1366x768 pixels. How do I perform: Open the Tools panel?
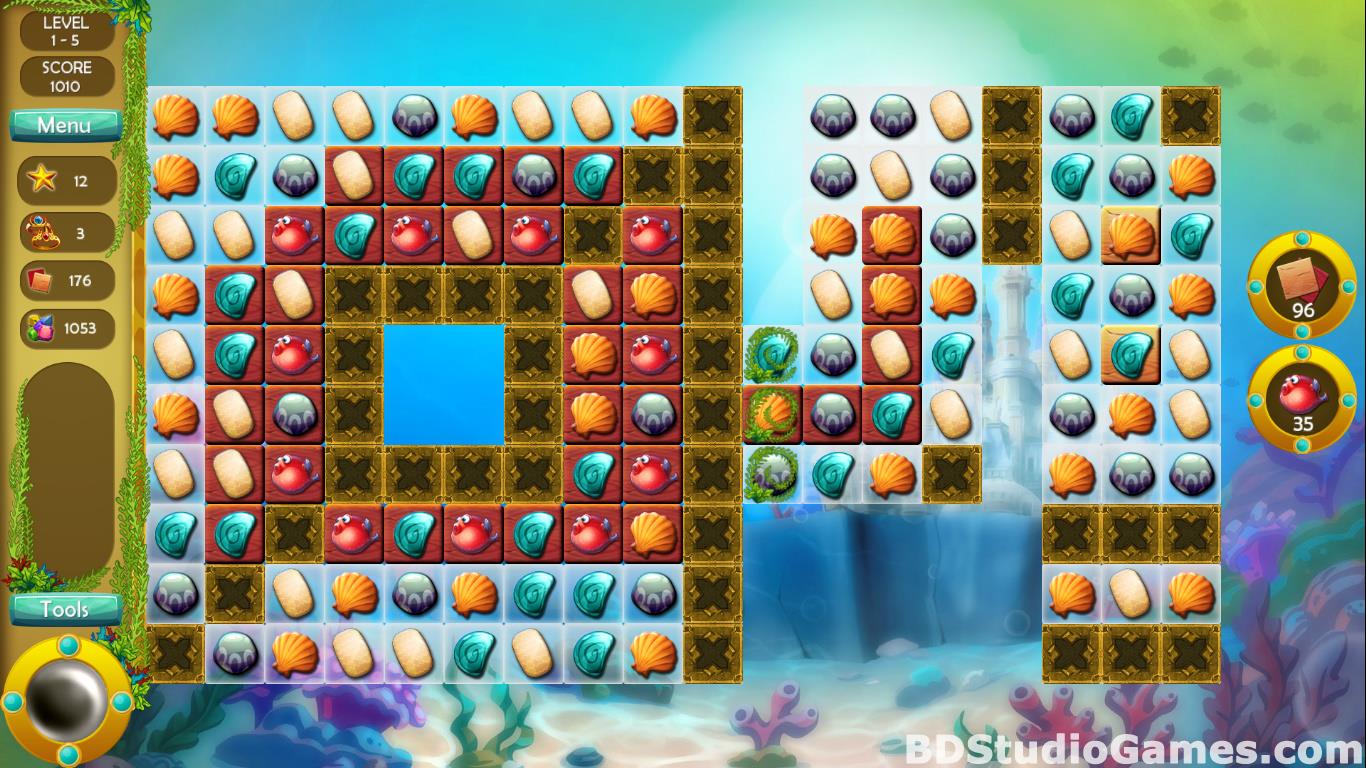pos(65,608)
